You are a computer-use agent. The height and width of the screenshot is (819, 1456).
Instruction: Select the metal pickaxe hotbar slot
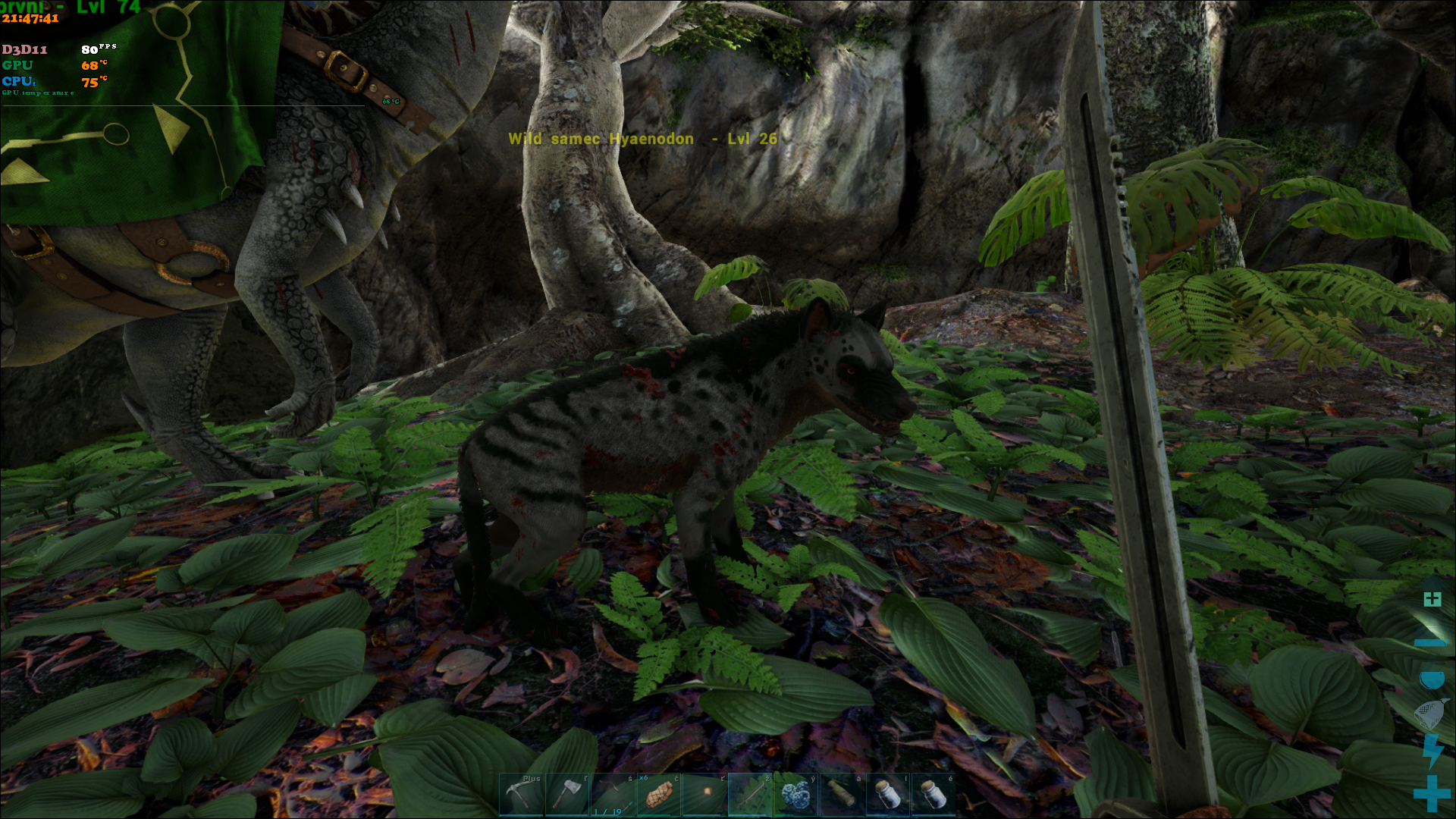click(521, 795)
